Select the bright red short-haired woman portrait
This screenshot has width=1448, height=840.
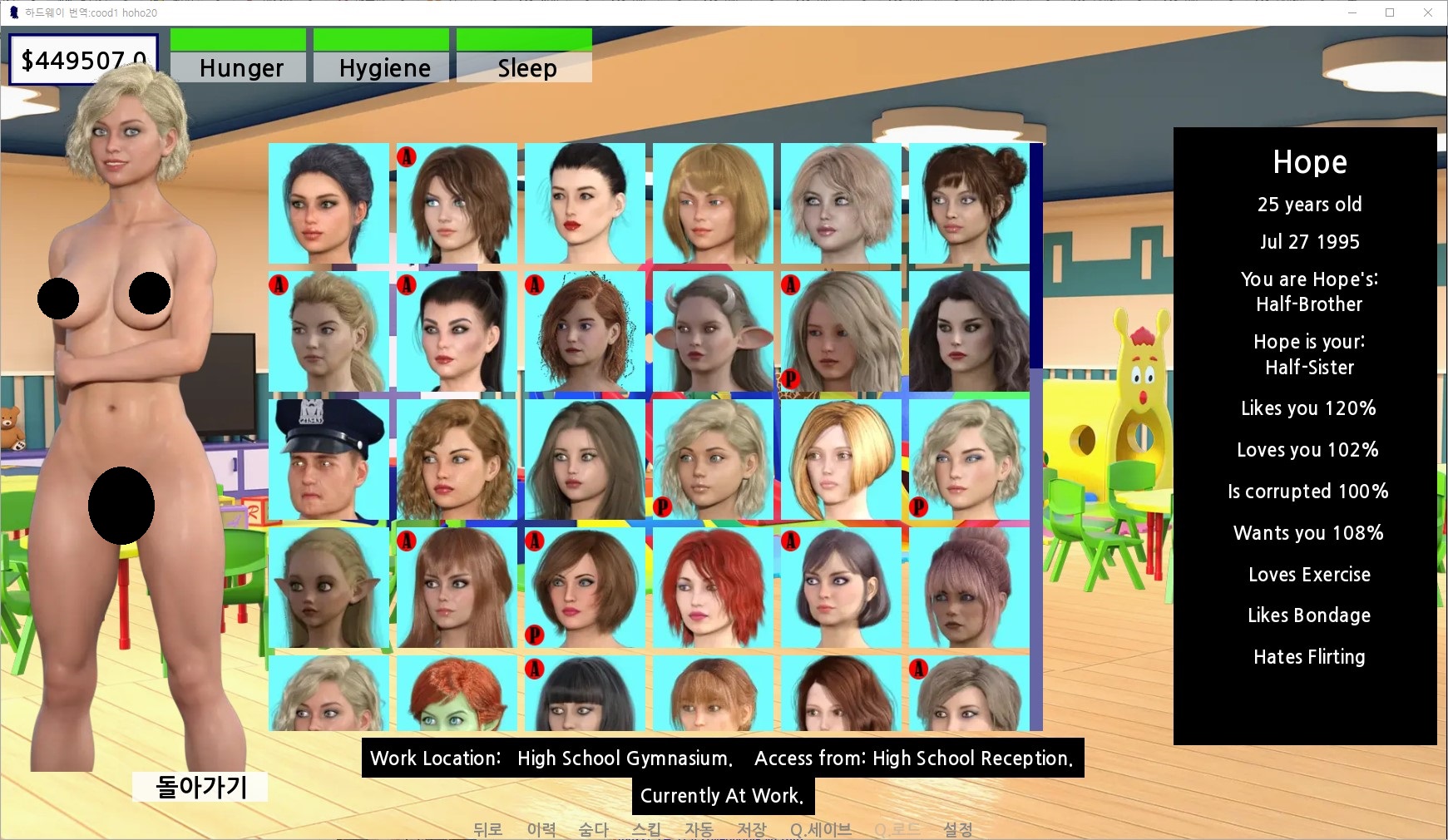pos(713,588)
